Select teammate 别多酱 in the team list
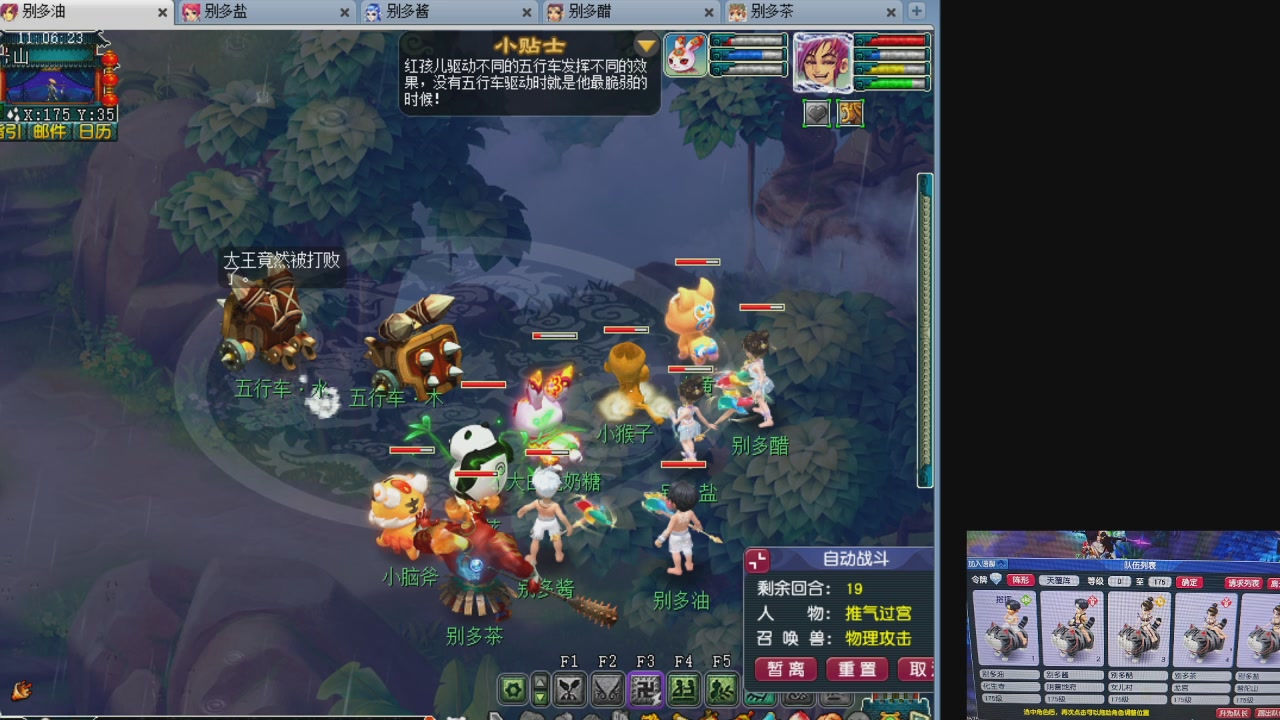The image size is (1280, 720). [x=1075, y=628]
